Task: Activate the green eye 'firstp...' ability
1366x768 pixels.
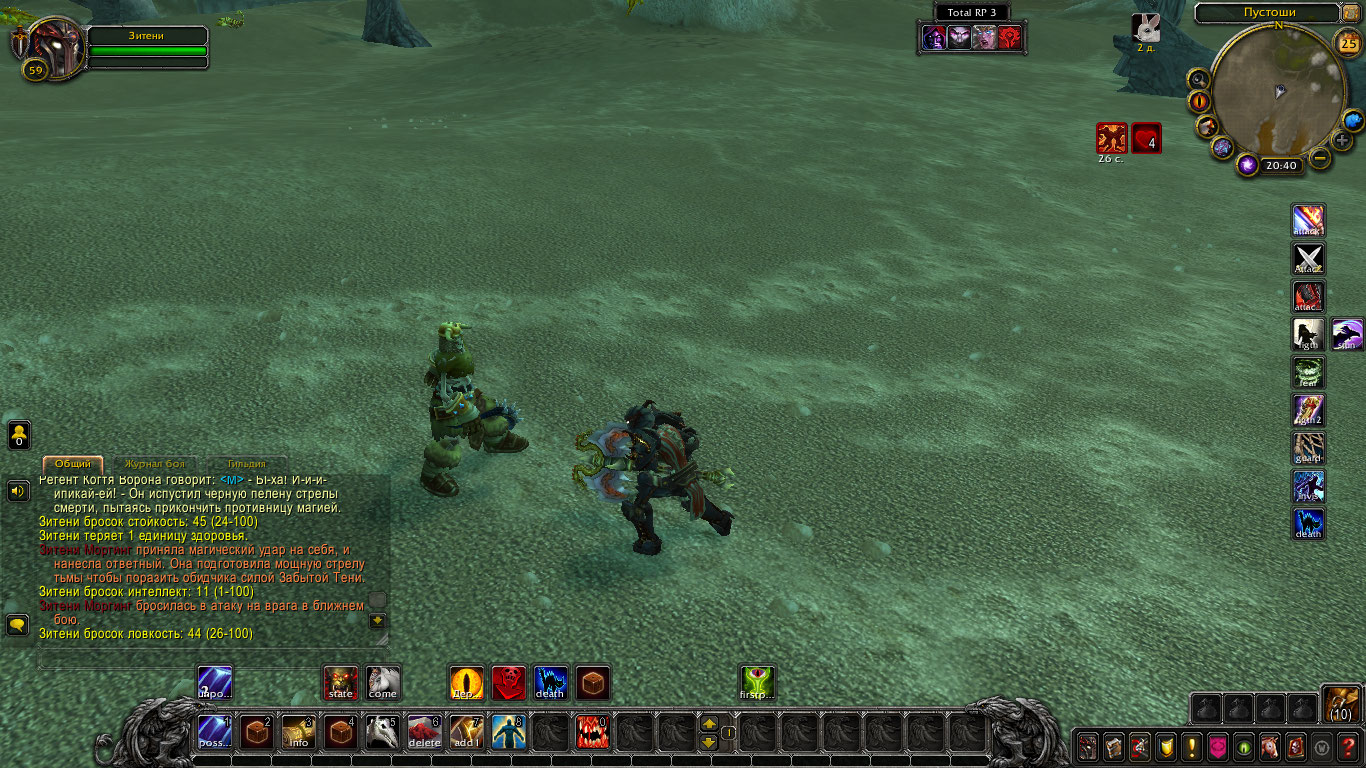Action: point(757,683)
